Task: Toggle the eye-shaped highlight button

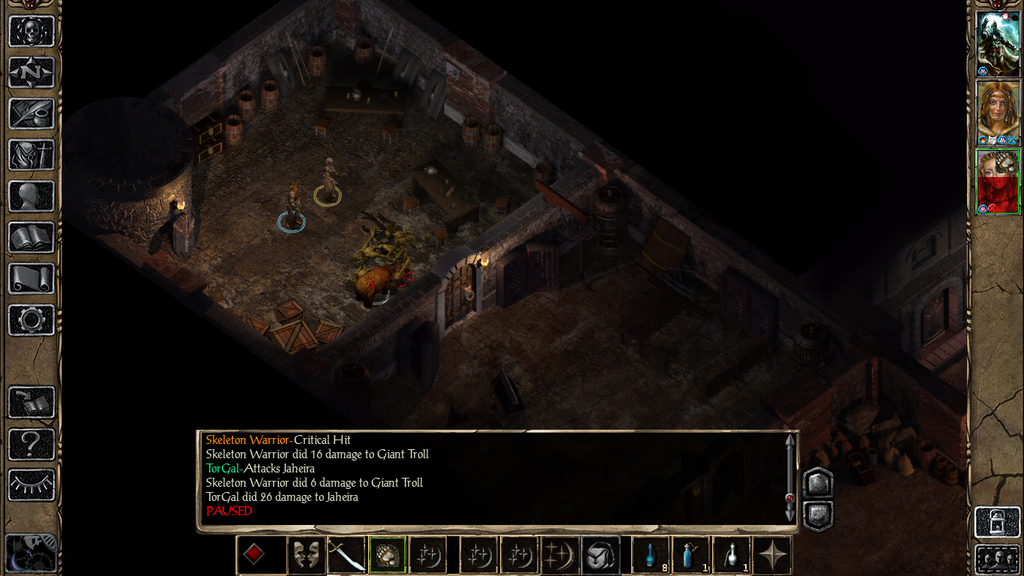Action: [x=31, y=485]
